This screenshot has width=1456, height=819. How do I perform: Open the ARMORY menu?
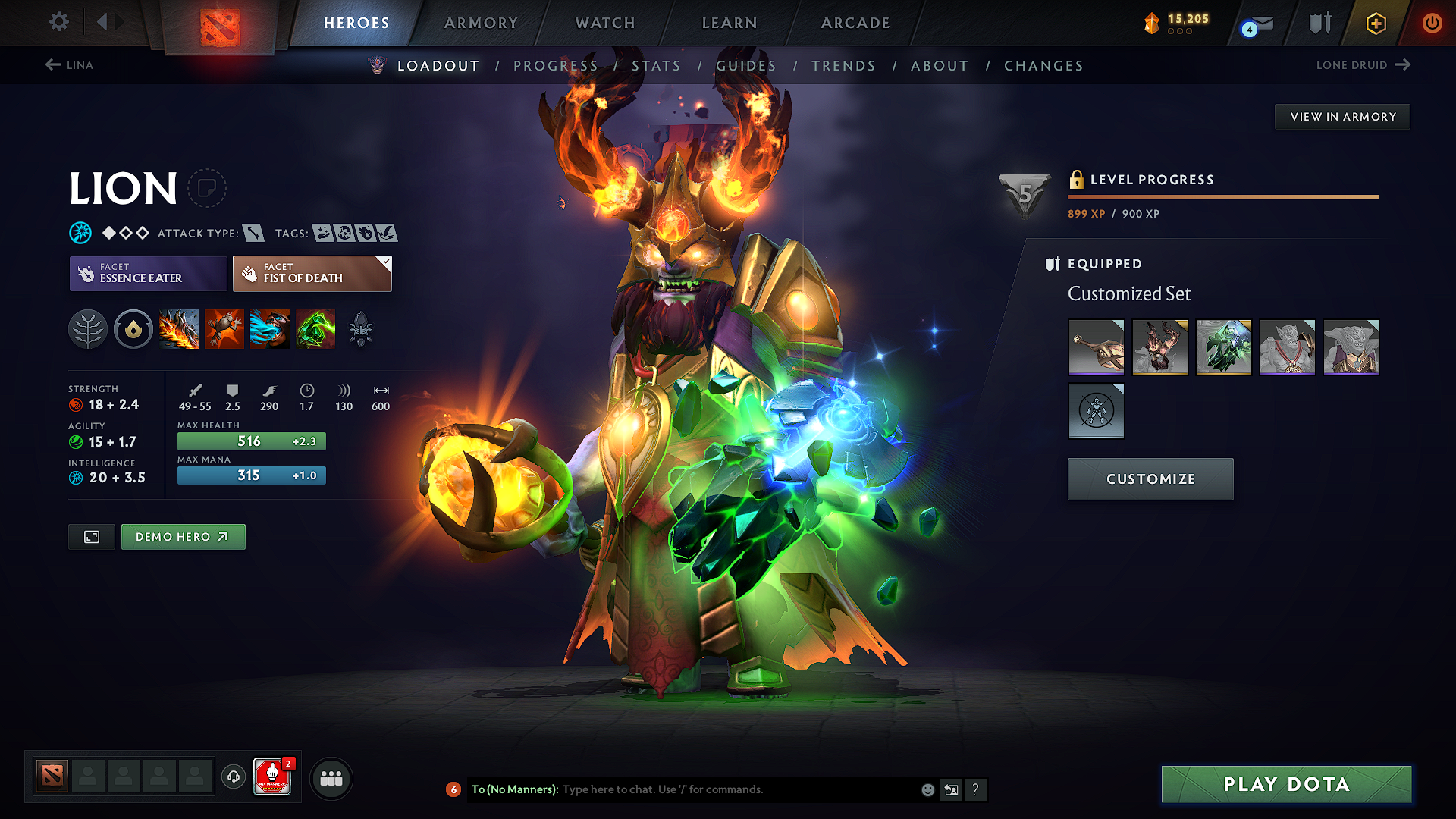tap(481, 23)
